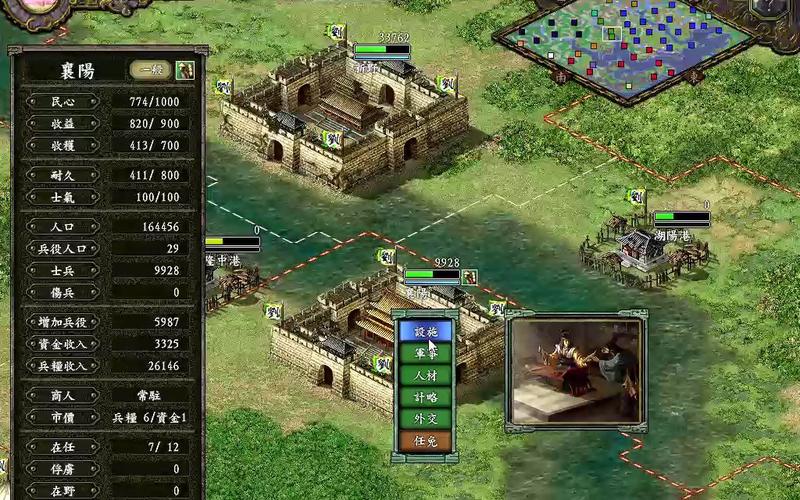The image size is (800, 500).
Task: Open the 設施 facilities command
Action: click(x=425, y=331)
